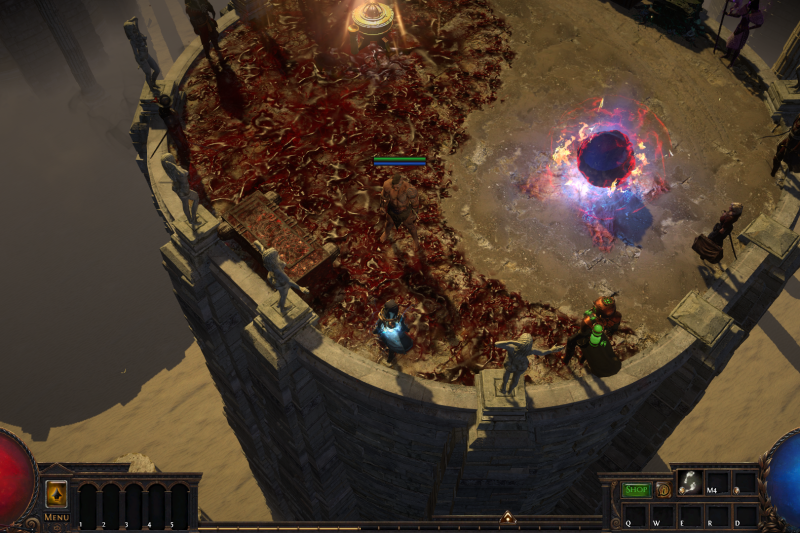
Task: Select the footprints move skill slot
Action: pos(690,483)
